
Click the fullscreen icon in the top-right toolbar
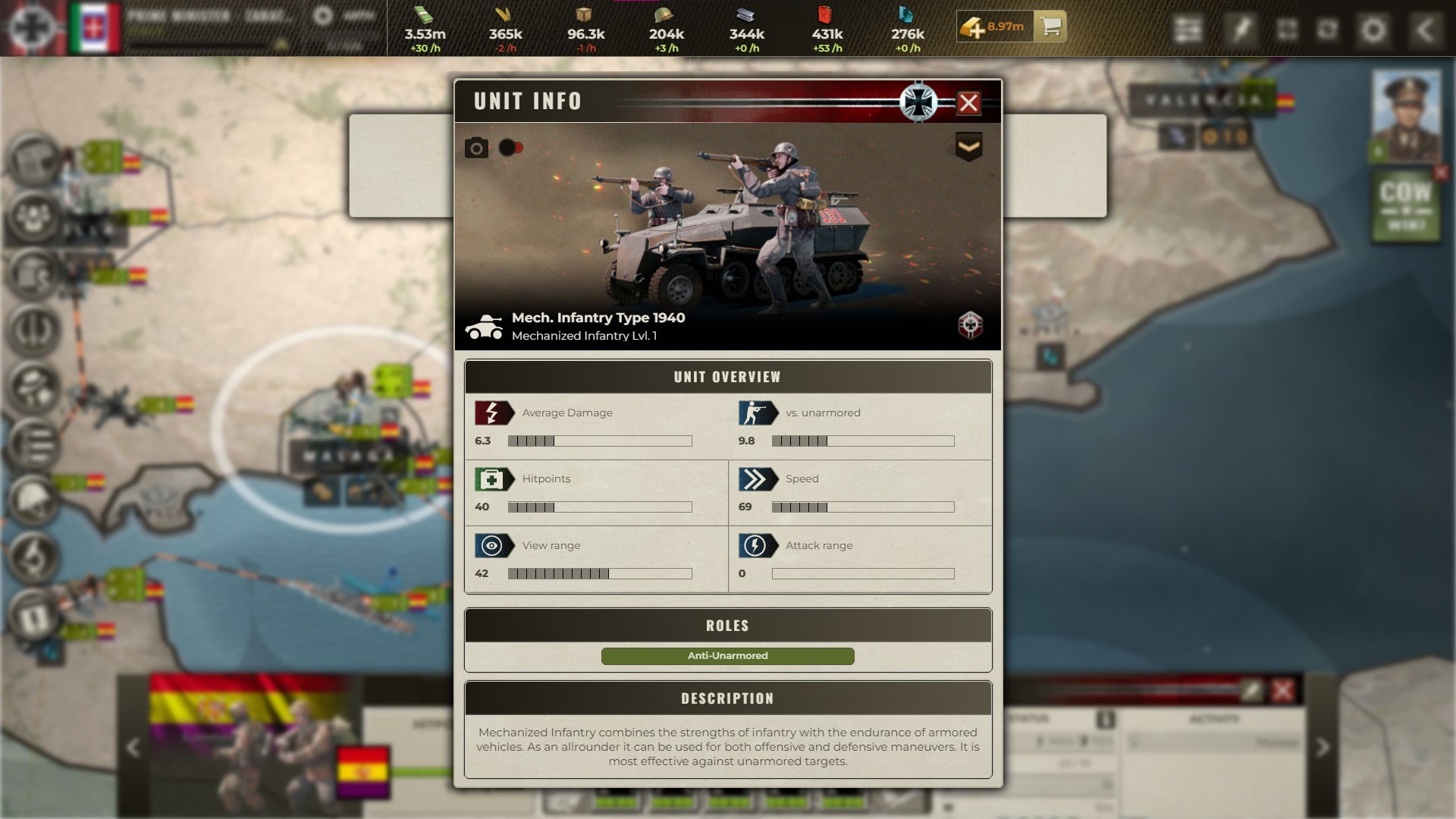1288,30
